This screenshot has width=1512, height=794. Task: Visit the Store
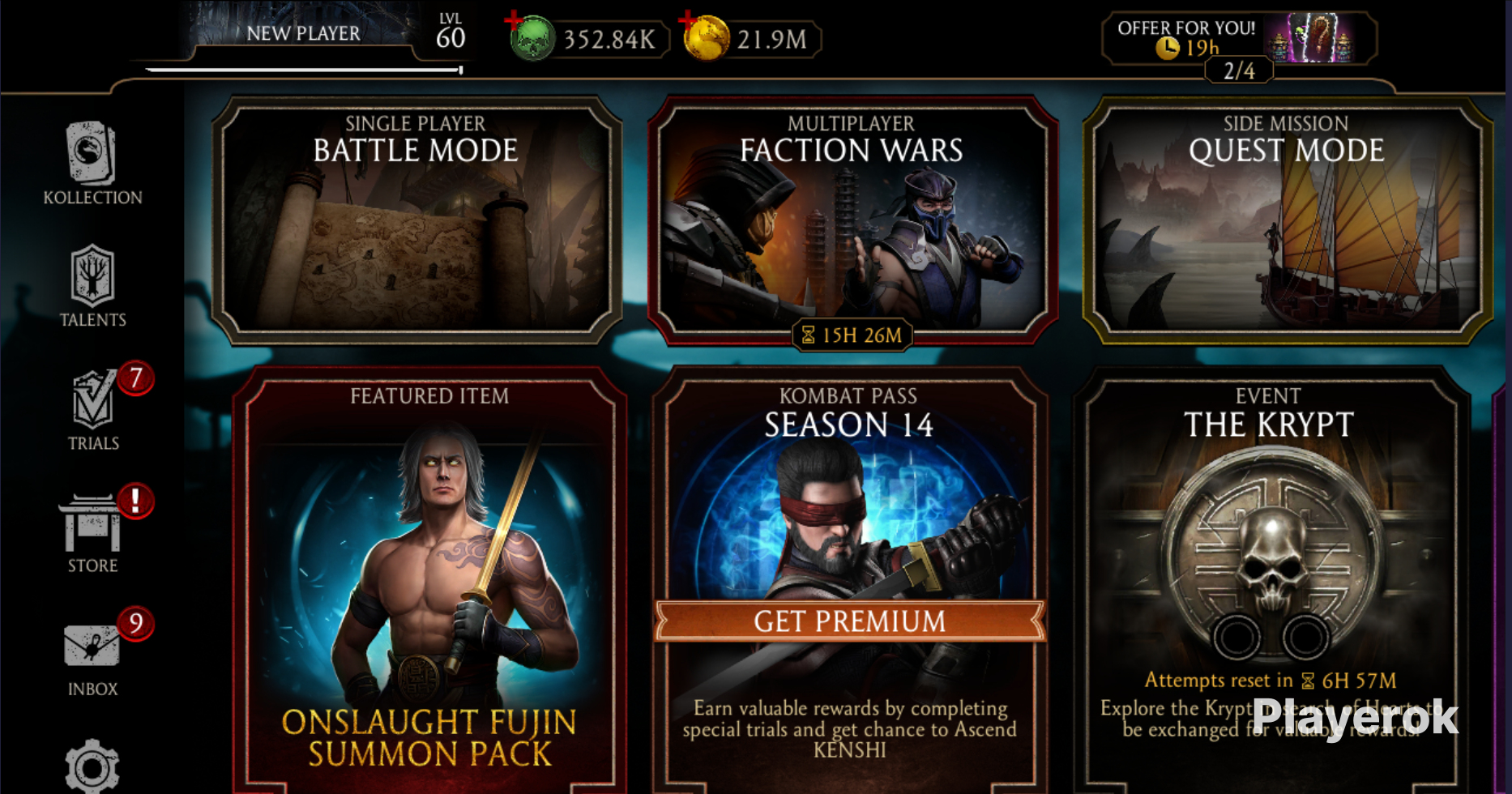point(92,531)
